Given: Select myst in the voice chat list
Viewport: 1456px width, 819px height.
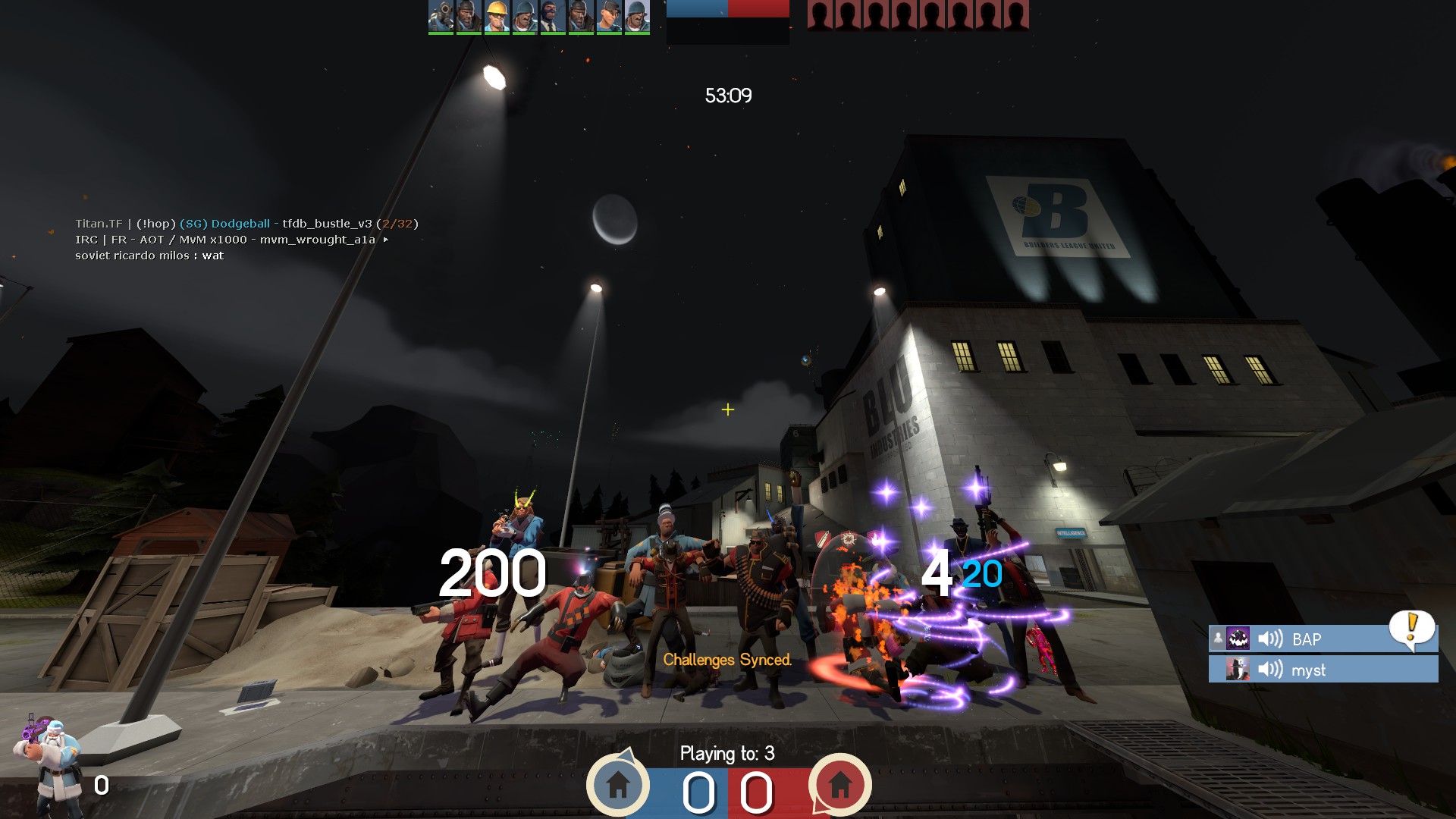Looking at the screenshot, I should [x=1308, y=670].
